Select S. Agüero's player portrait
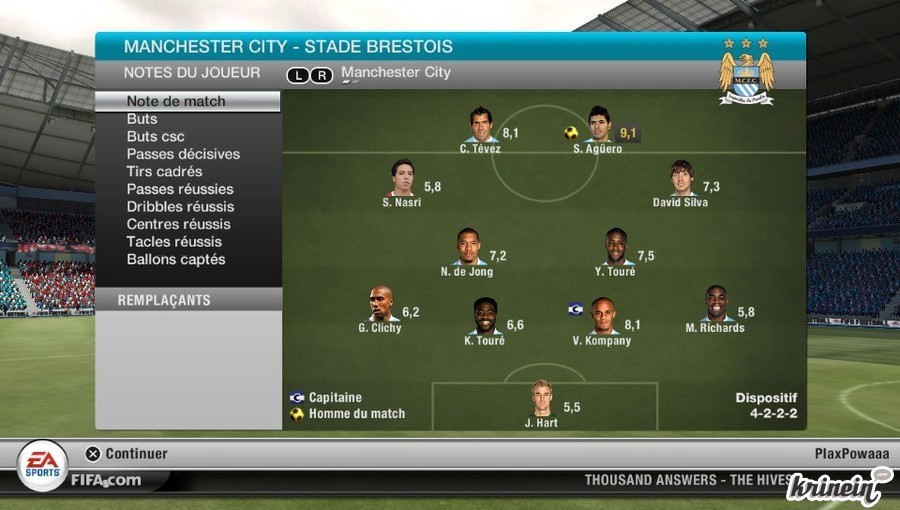 click(599, 125)
